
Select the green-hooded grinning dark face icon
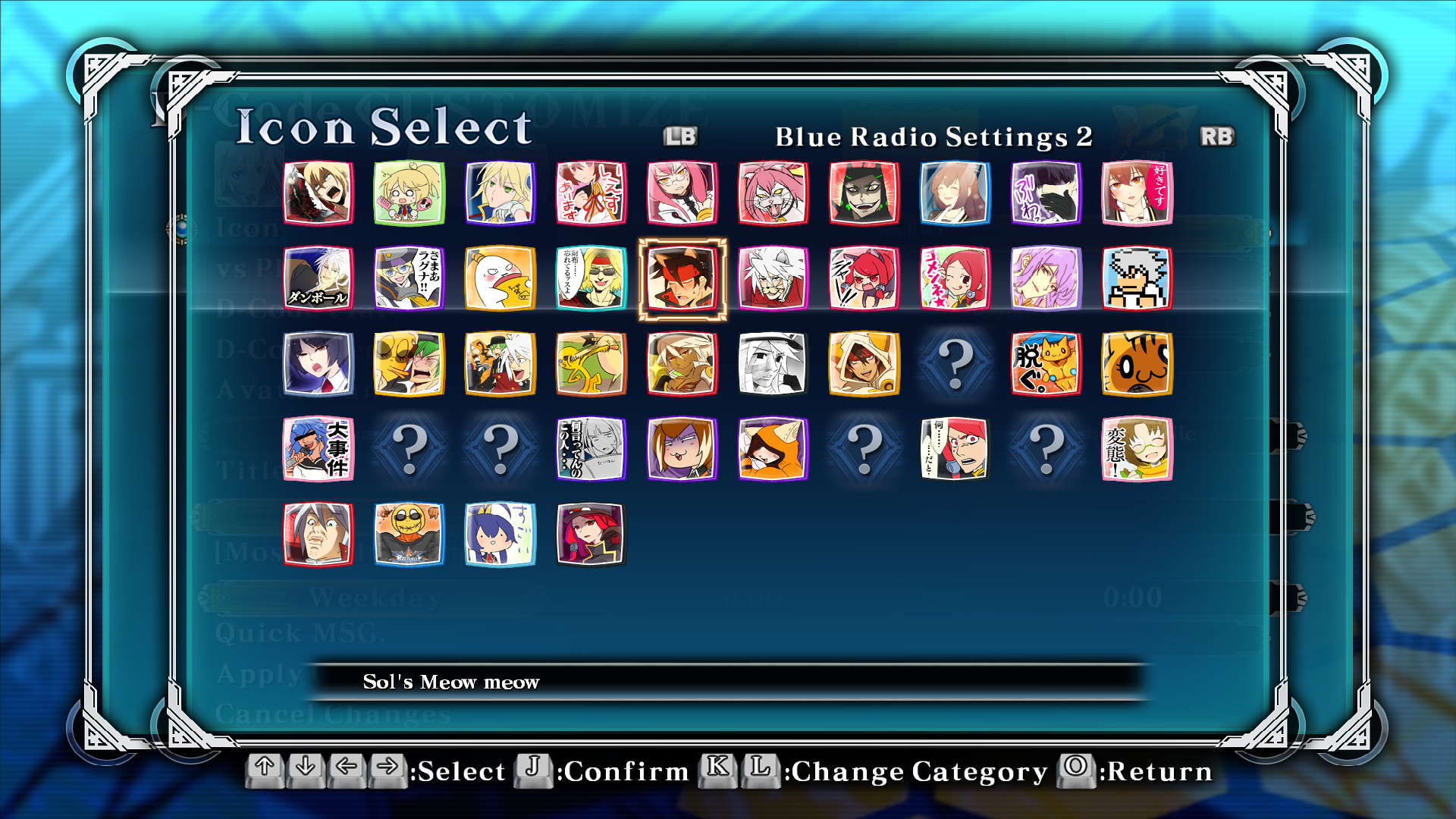pyautogui.click(x=864, y=193)
